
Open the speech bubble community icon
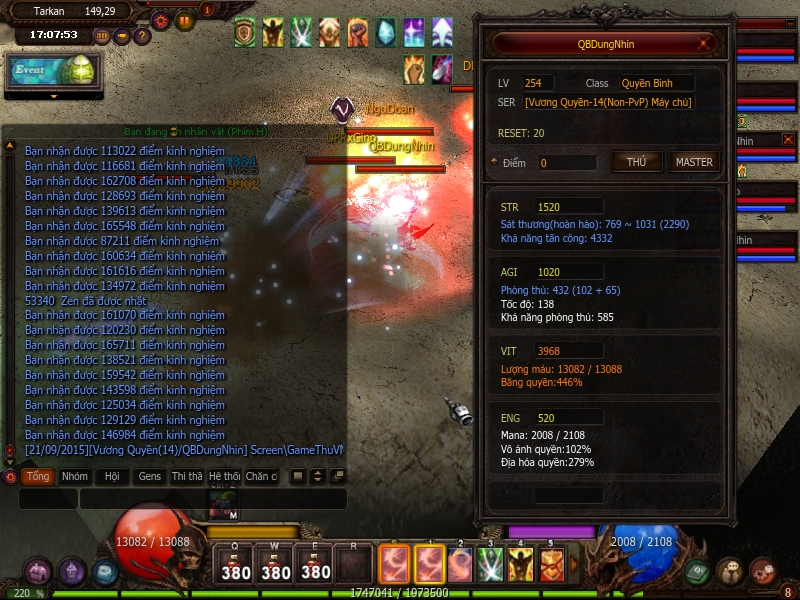pos(730,571)
